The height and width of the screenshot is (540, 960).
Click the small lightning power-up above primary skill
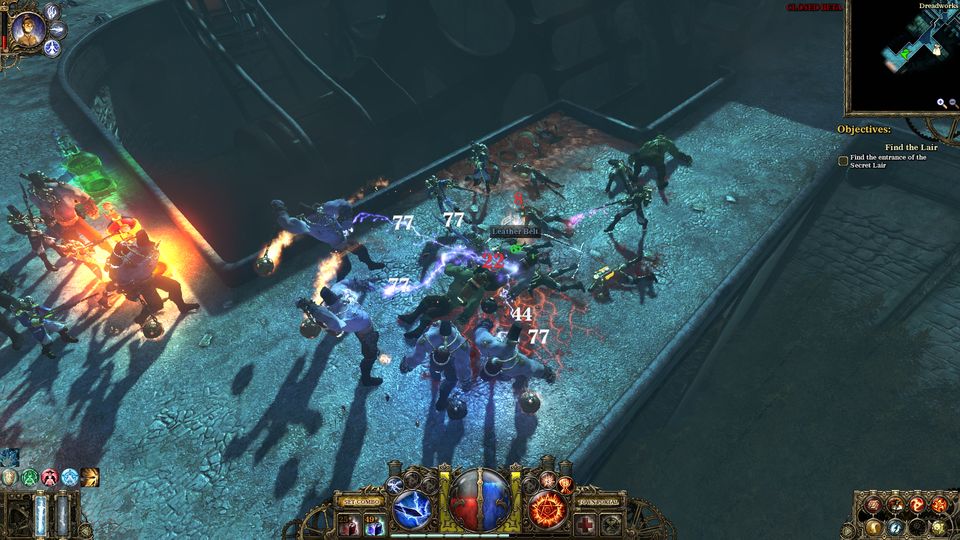[394, 483]
